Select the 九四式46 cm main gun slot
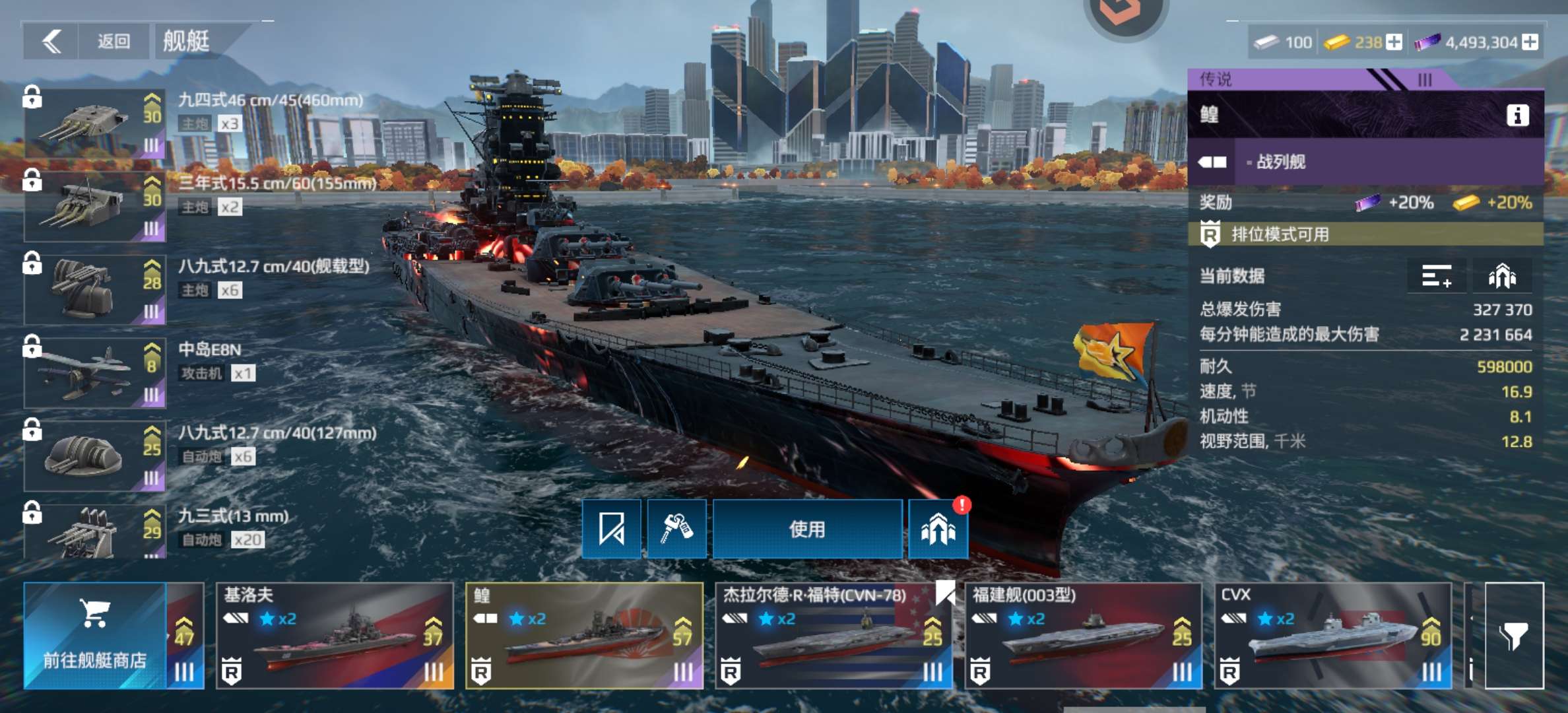Screen dimensions: 1568x713 pos(95,123)
